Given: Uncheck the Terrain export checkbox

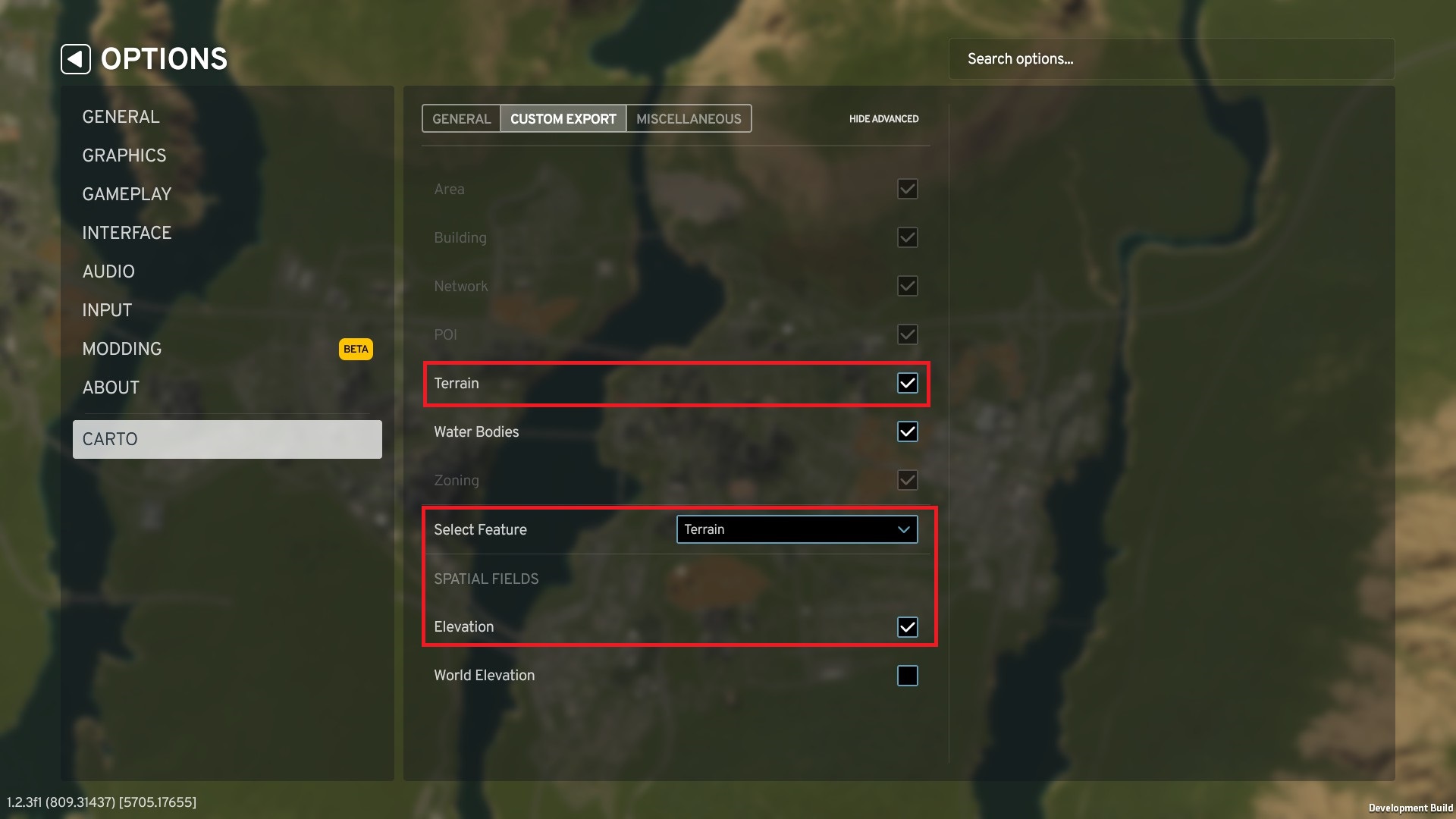Looking at the screenshot, I should (x=907, y=383).
